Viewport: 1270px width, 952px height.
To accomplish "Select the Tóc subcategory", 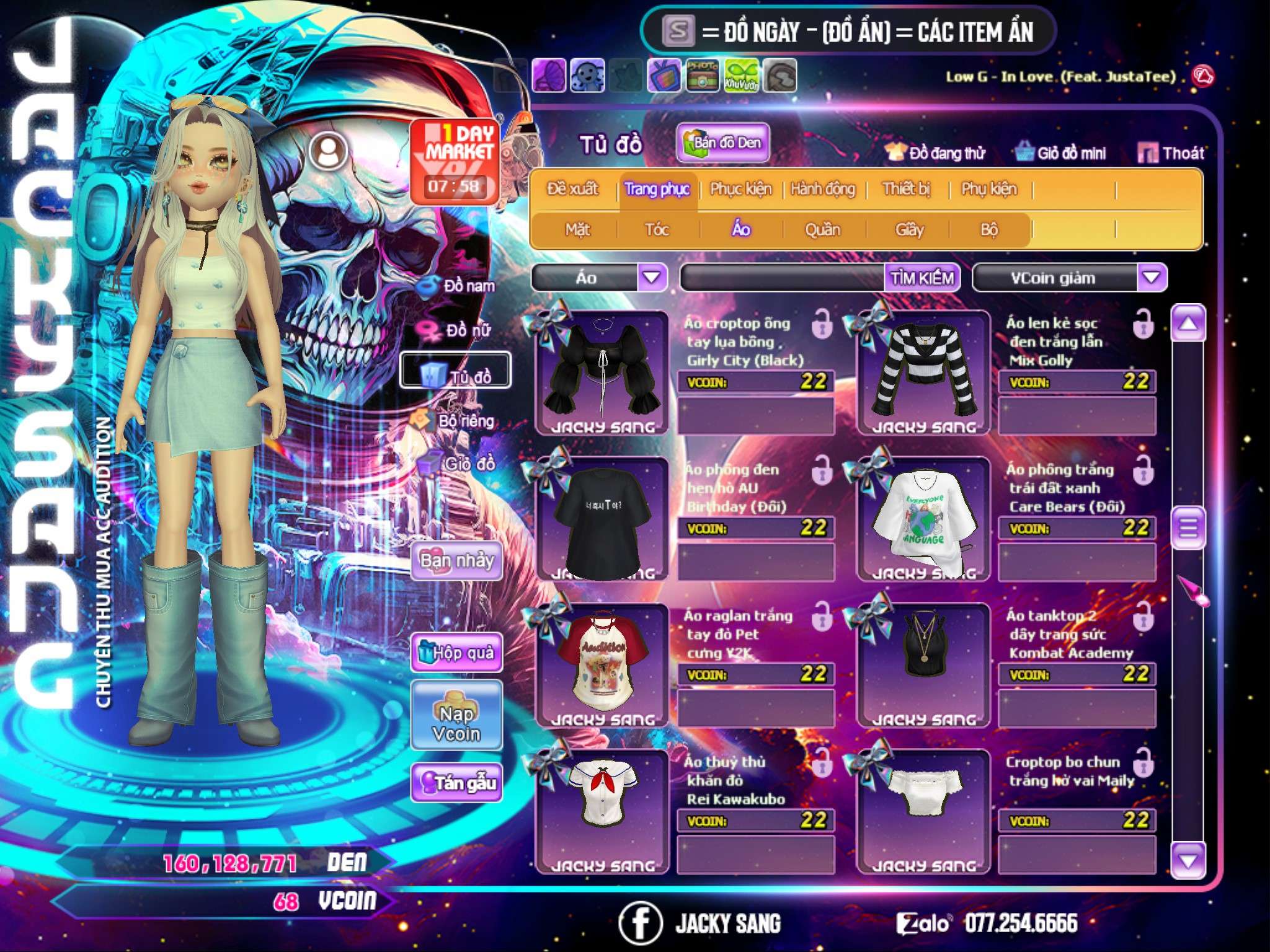I will pos(657,230).
